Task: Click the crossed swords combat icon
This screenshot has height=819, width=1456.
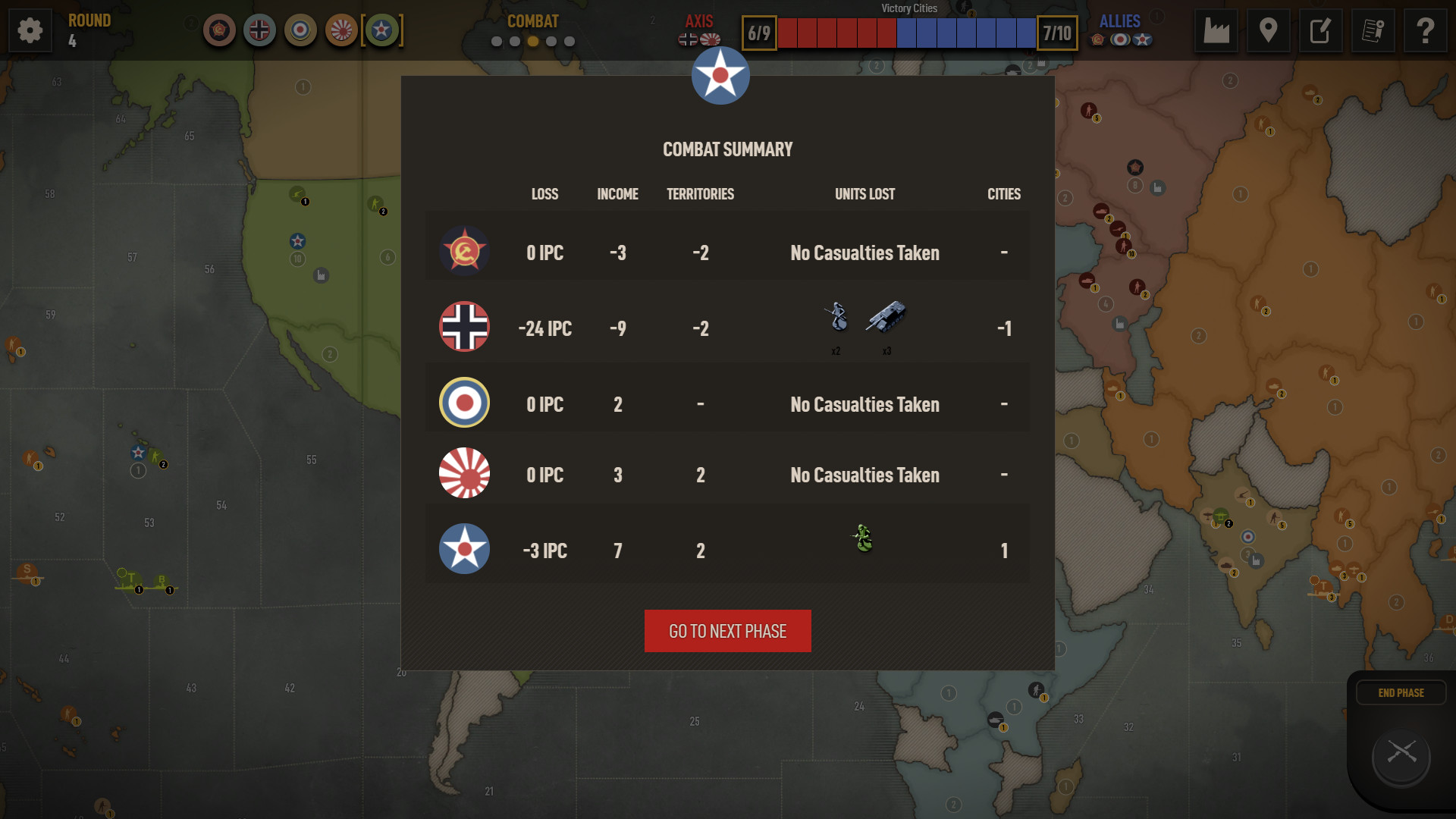Action: click(1400, 755)
